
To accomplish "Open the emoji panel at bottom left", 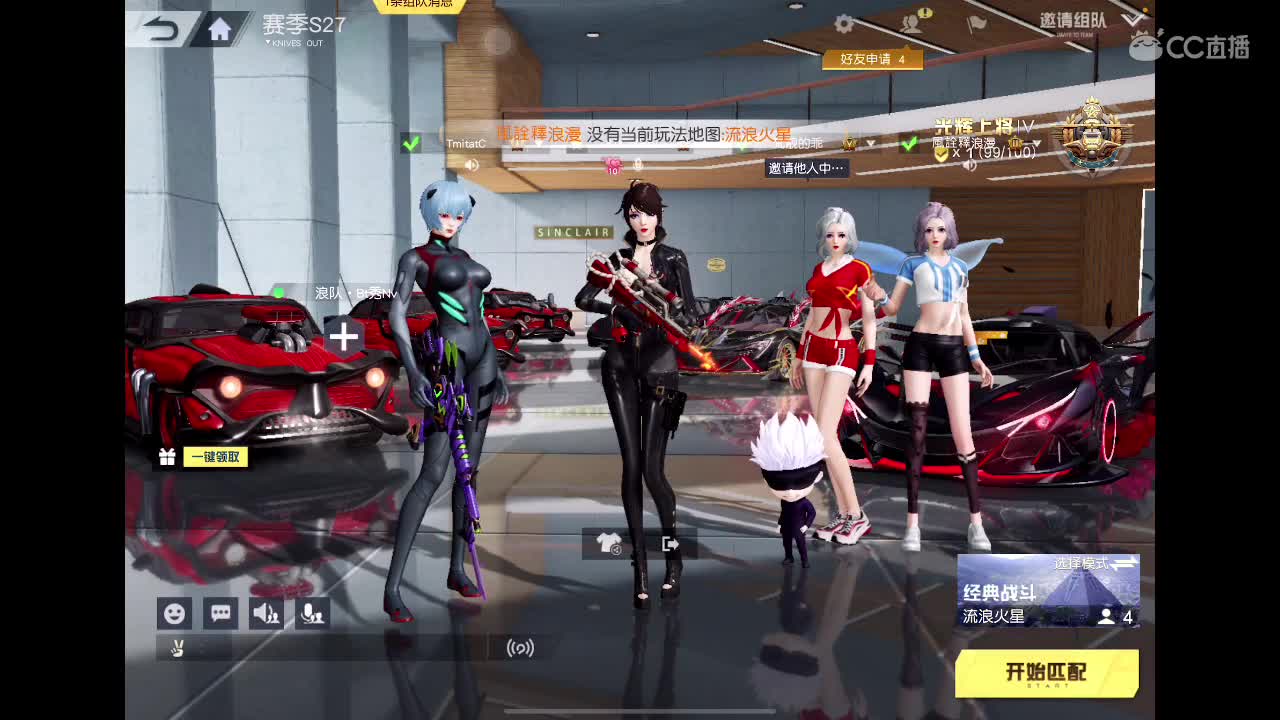I will [175, 613].
